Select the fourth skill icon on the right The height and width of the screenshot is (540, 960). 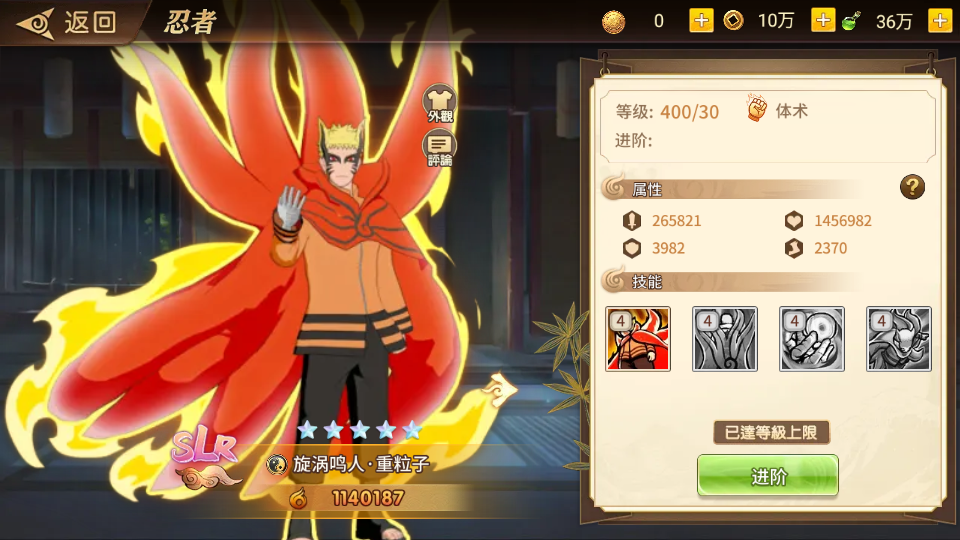[x=899, y=339]
